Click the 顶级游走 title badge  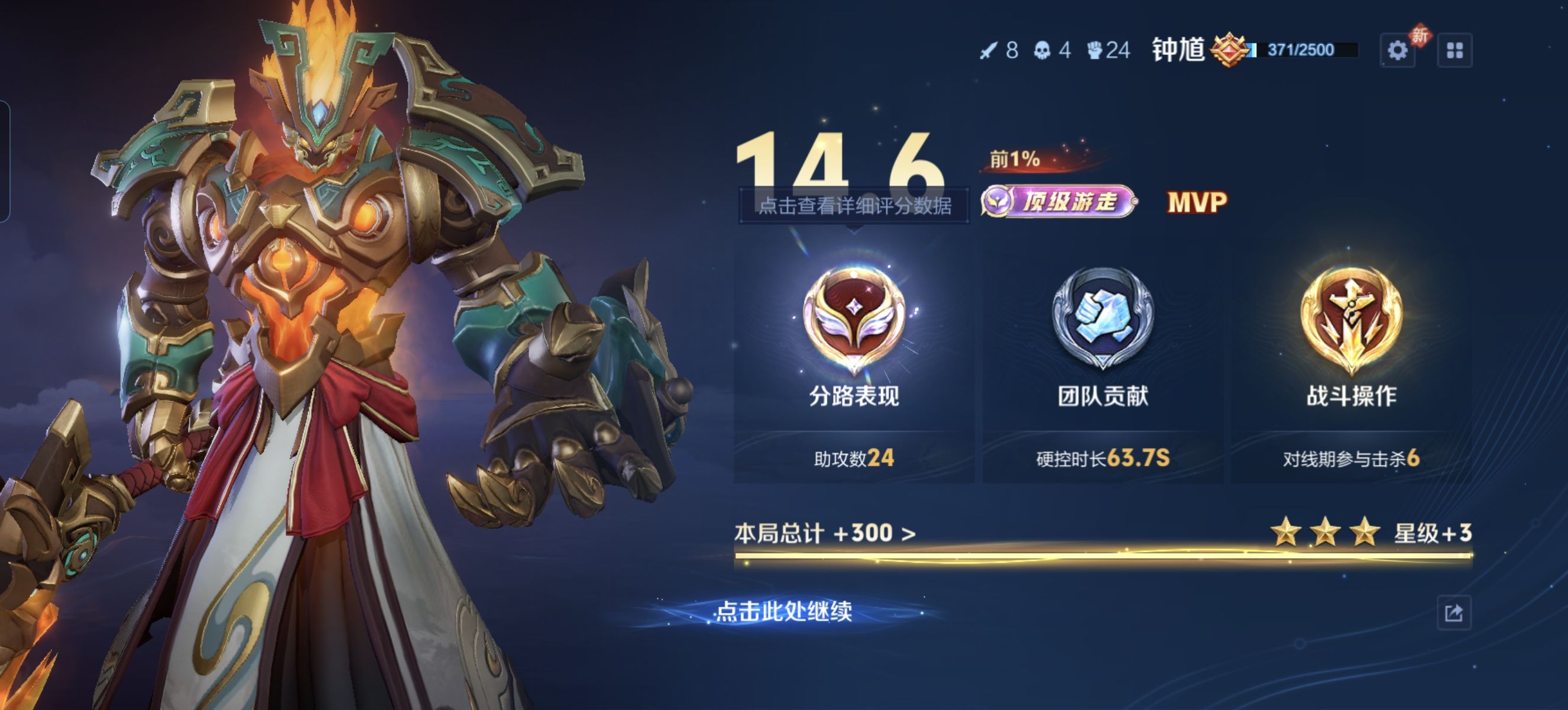click(1058, 202)
